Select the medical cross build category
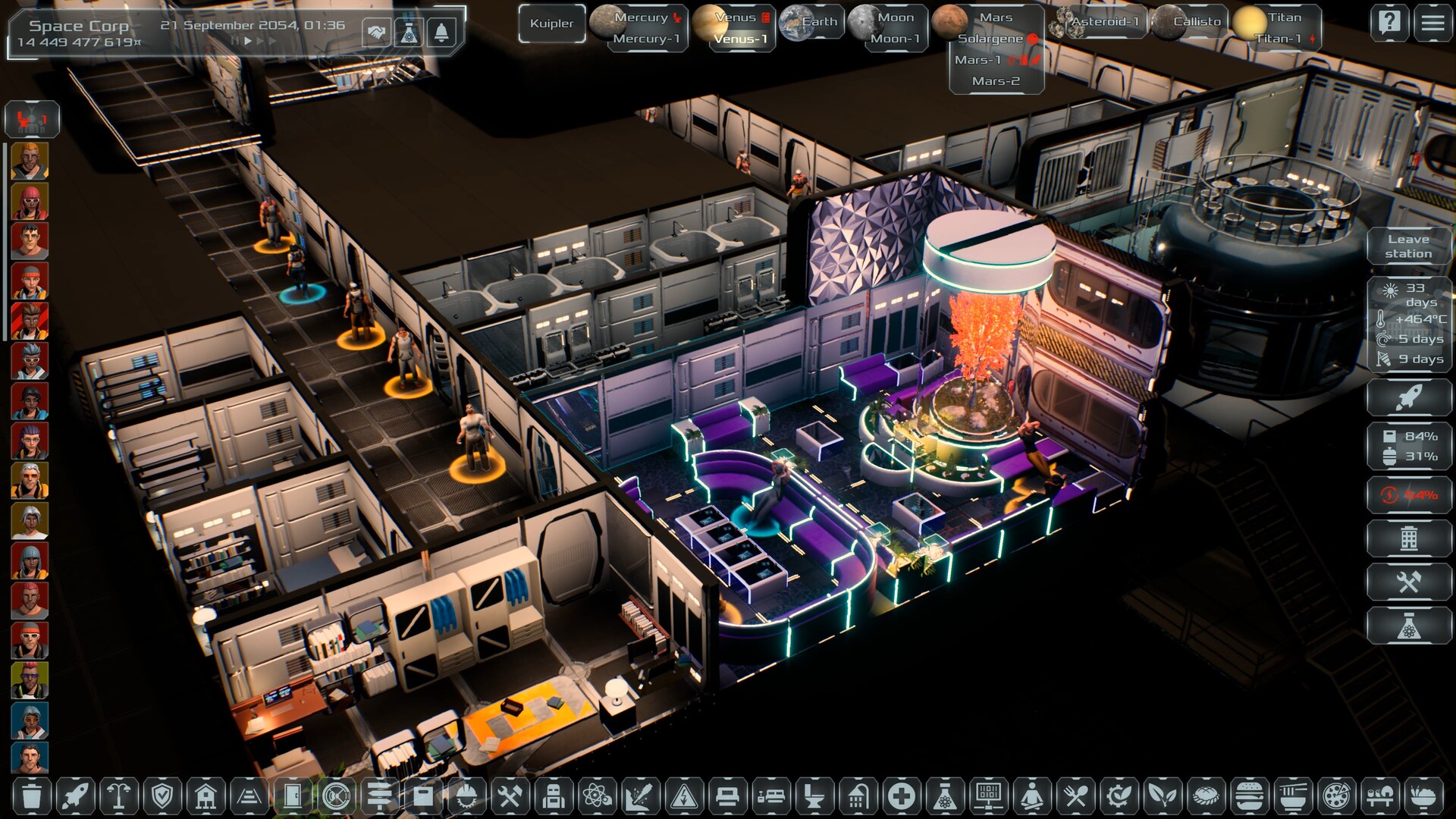1456x819 pixels. pos(901,796)
